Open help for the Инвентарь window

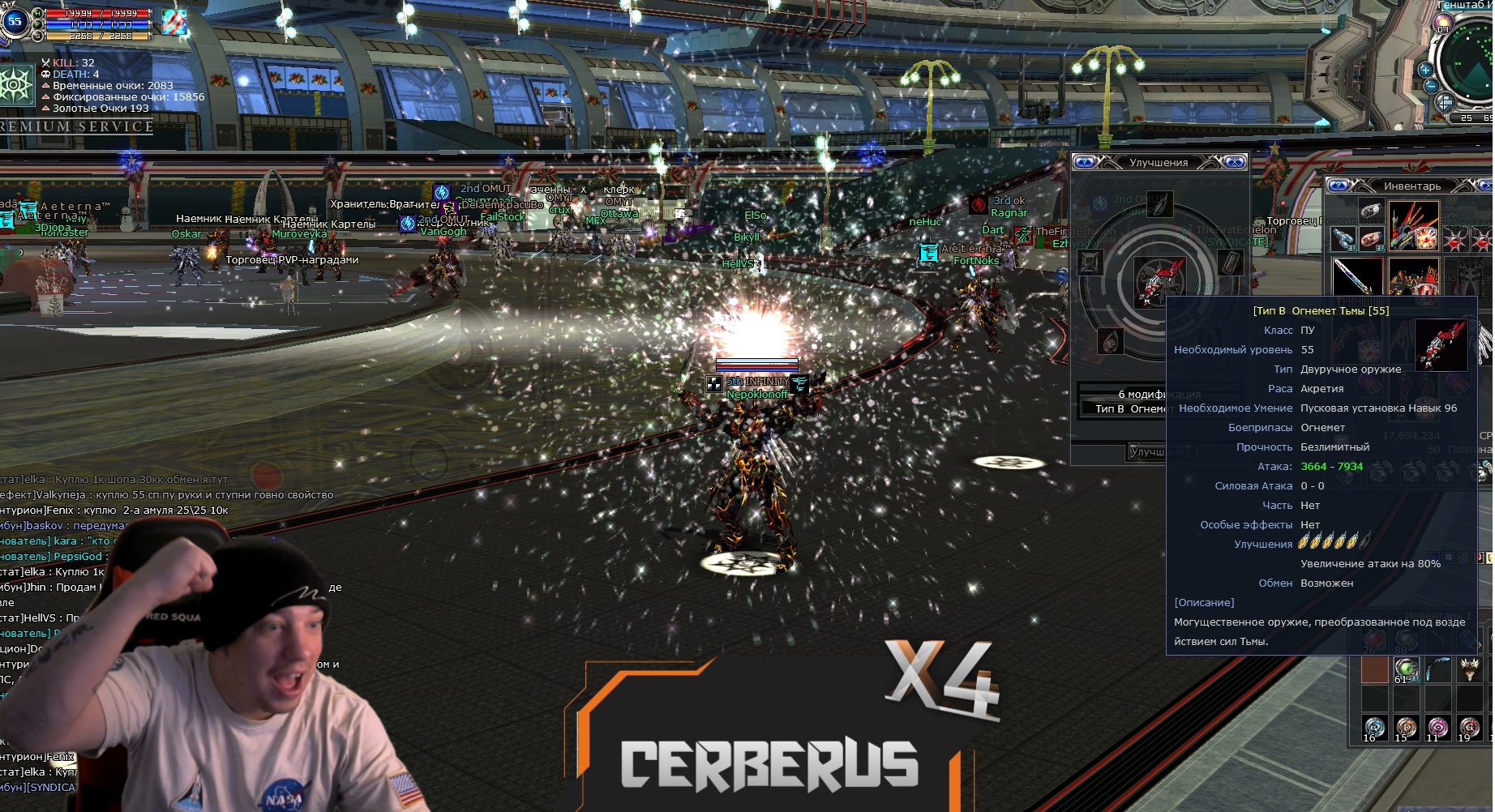pos(1339,186)
